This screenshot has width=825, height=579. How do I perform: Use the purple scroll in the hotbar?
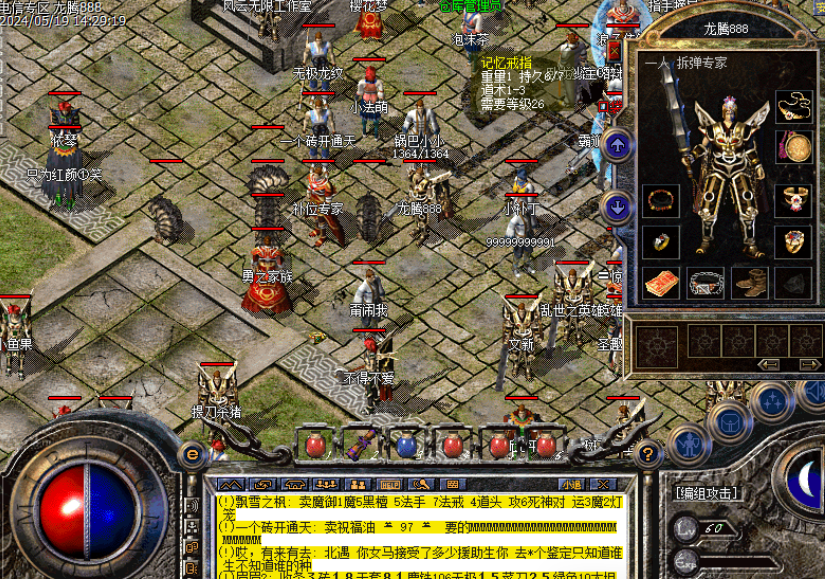click(361, 443)
